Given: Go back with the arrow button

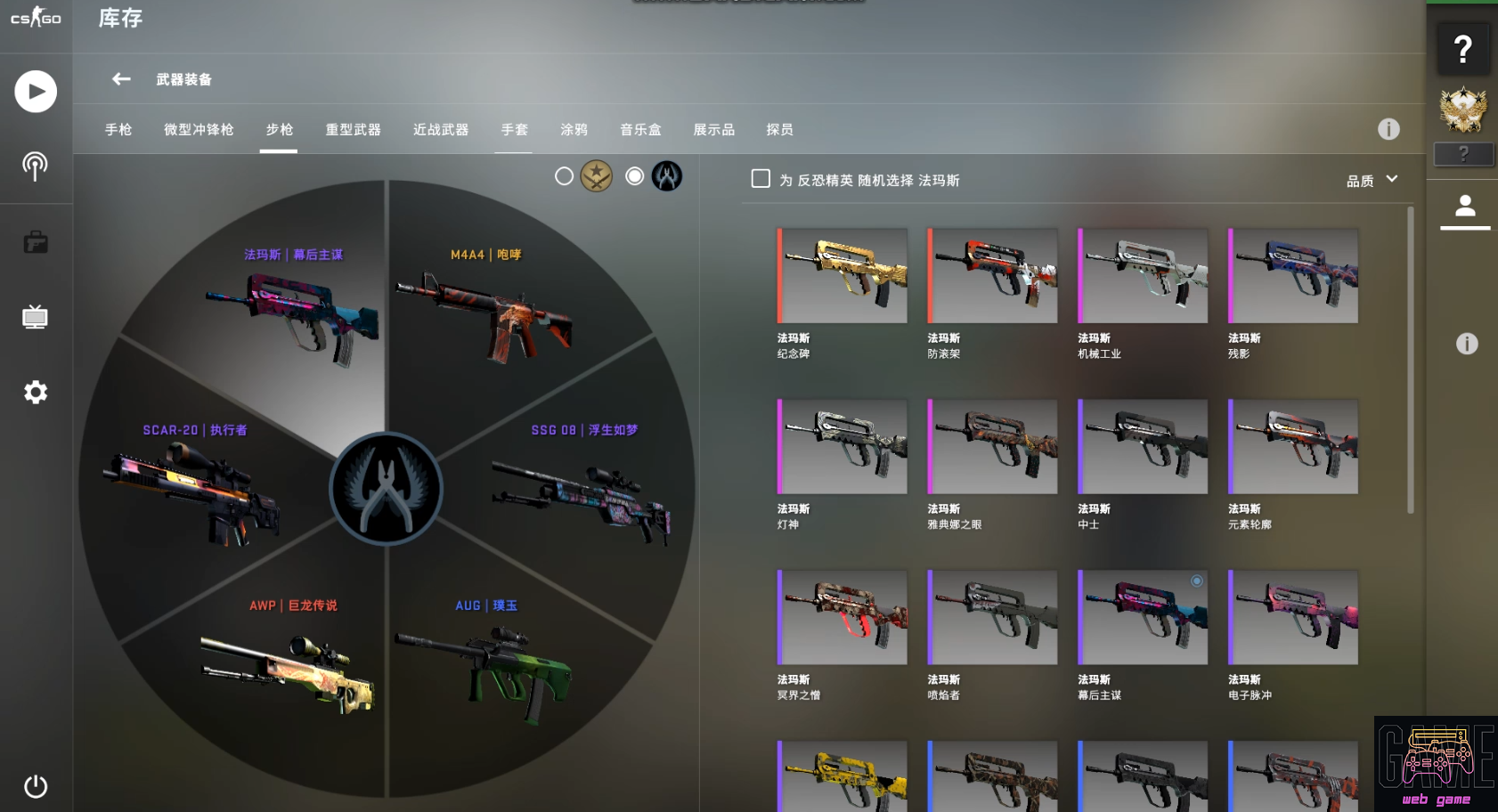Looking at the screenshot, I should click(121, 79).
